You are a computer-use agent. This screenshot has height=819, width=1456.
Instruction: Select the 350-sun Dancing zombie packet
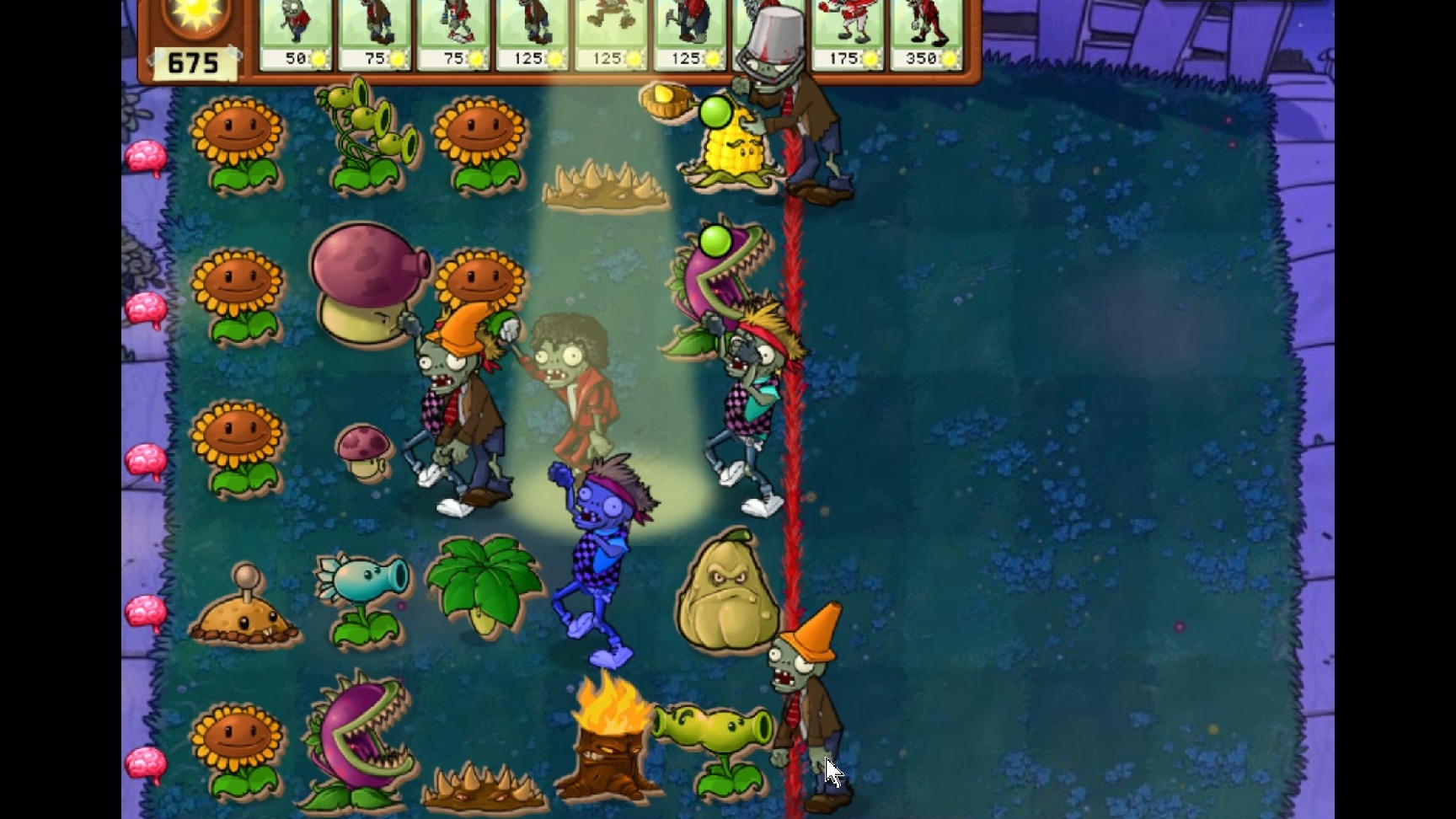point(926,34)
